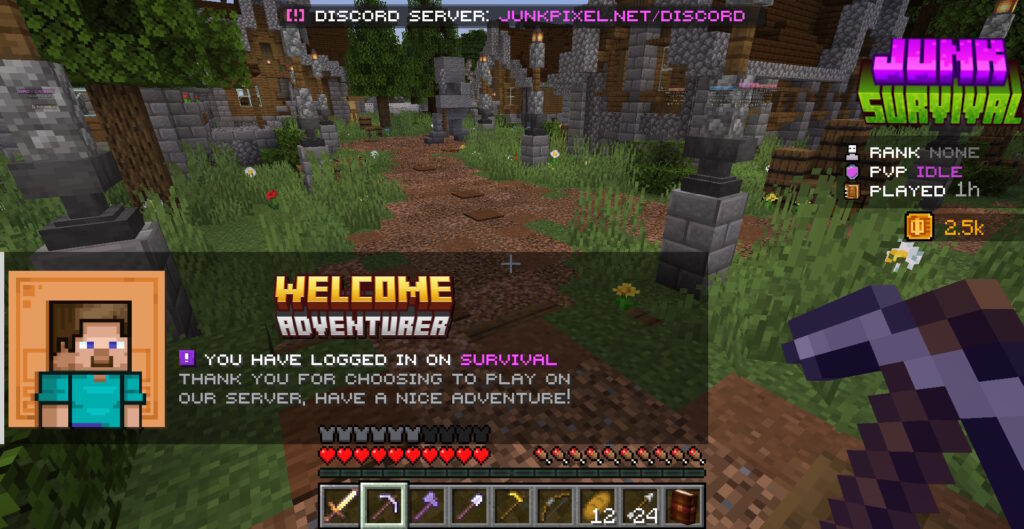The width and height of the screenshot is (1024, 529).
Task: Choose the purple axe in the hotbar
Action: click(426, 505)
